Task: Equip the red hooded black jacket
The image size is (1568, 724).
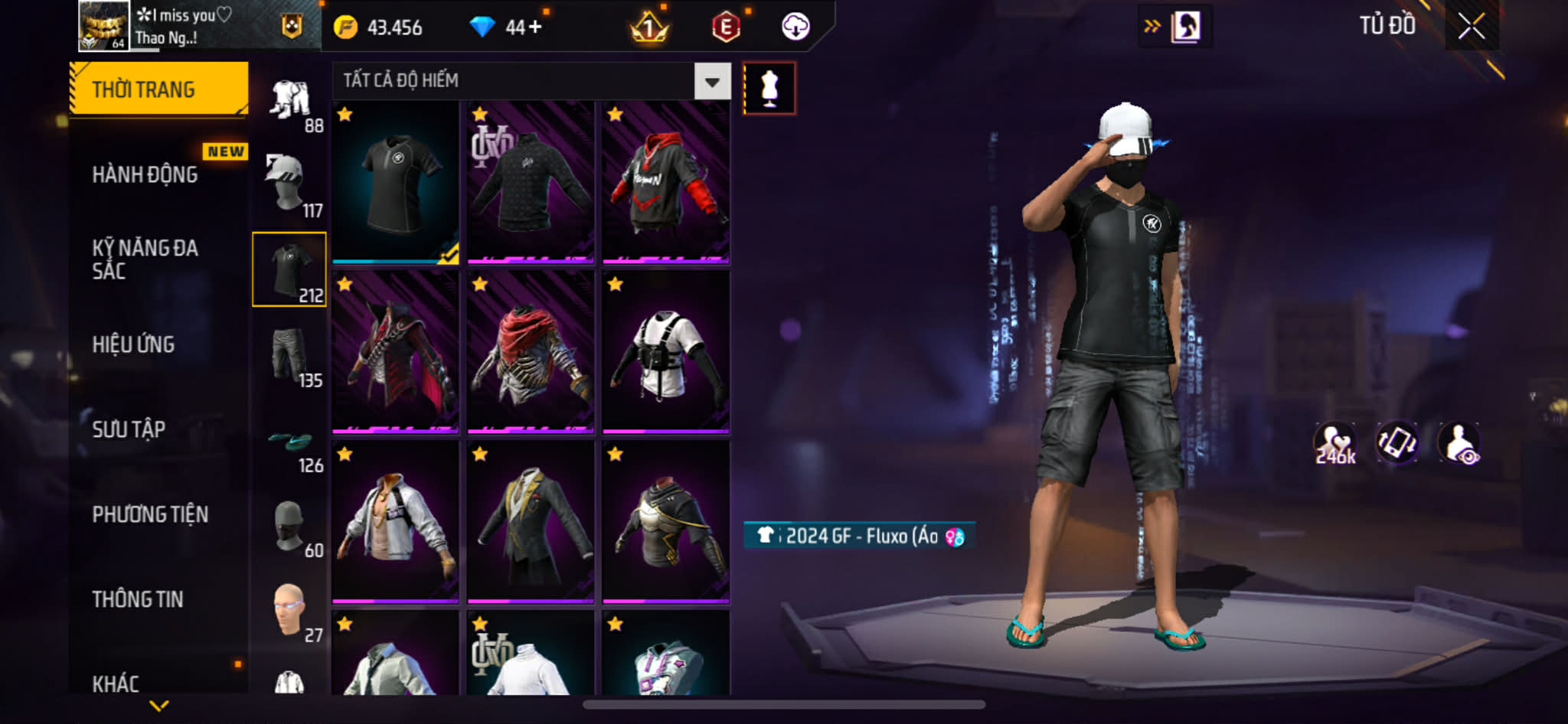Action: pyautogui.click(x=665, y=183)
